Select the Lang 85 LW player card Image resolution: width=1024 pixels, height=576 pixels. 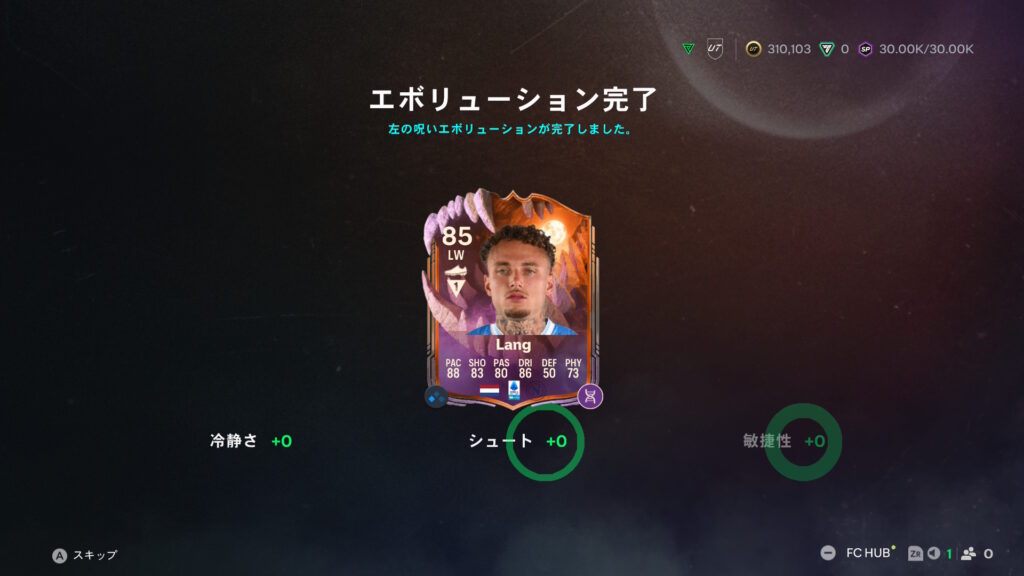point(512,300)
